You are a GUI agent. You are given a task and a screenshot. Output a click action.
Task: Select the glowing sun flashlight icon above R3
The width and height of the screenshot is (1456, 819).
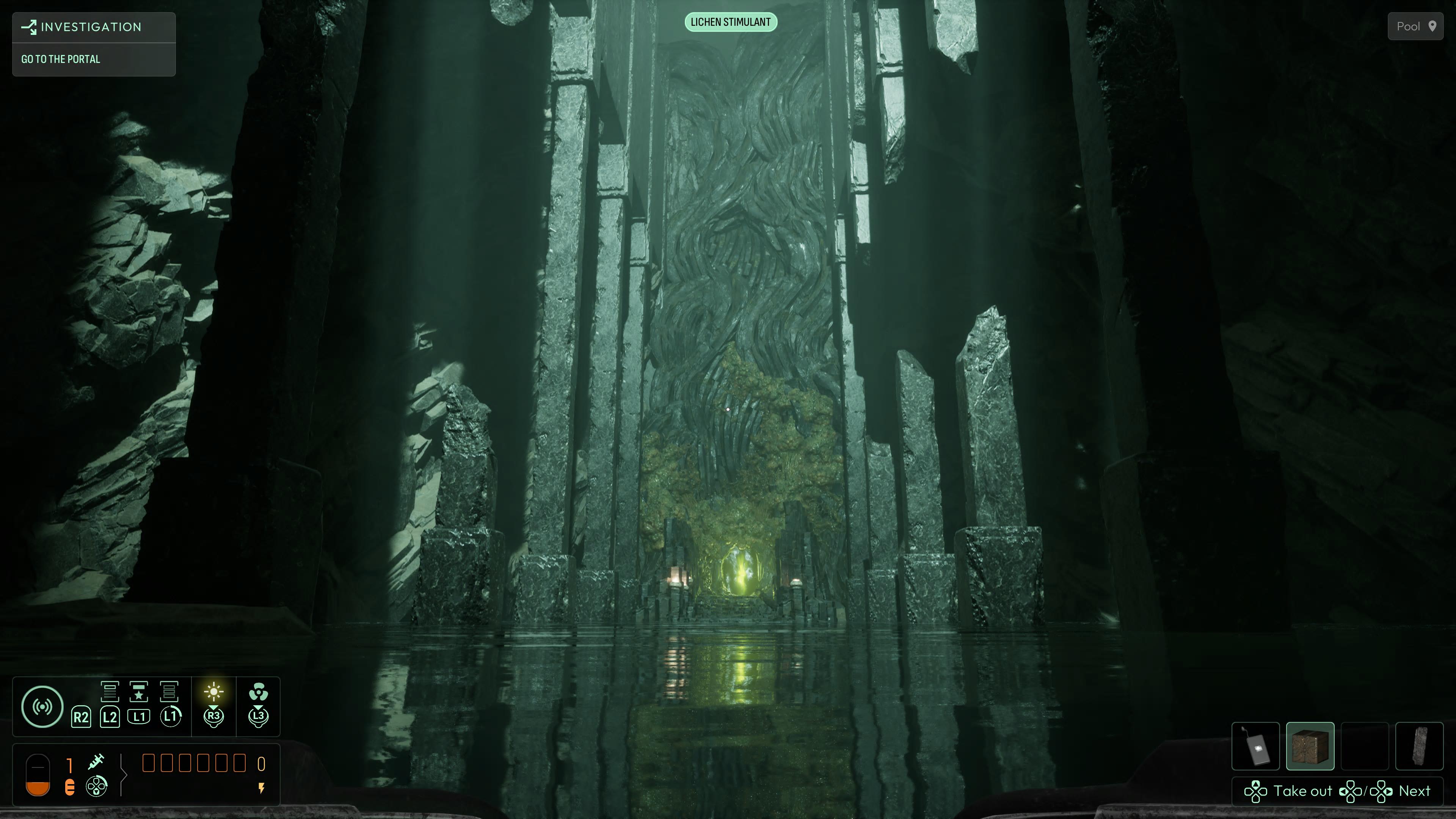(213, 692)
